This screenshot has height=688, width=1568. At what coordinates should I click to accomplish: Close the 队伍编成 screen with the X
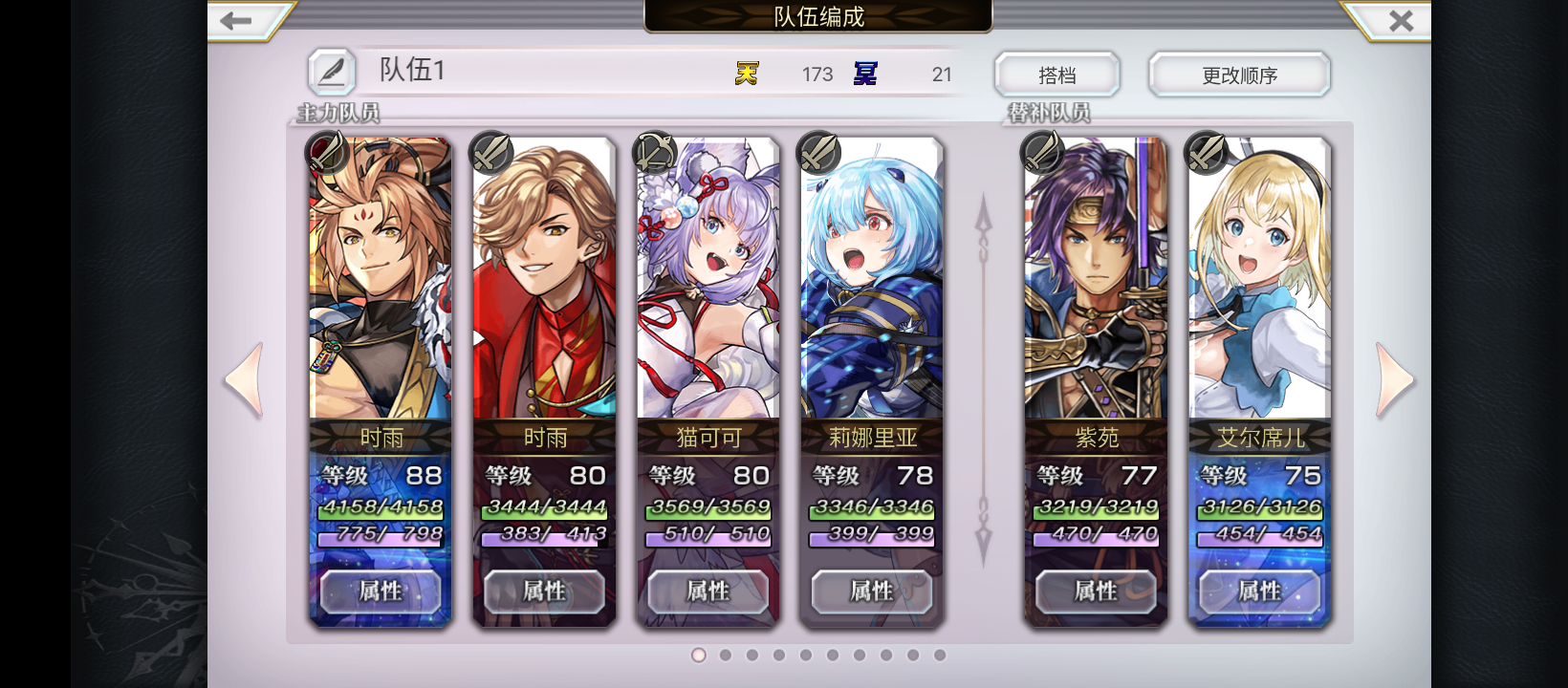pos(1402,19)
